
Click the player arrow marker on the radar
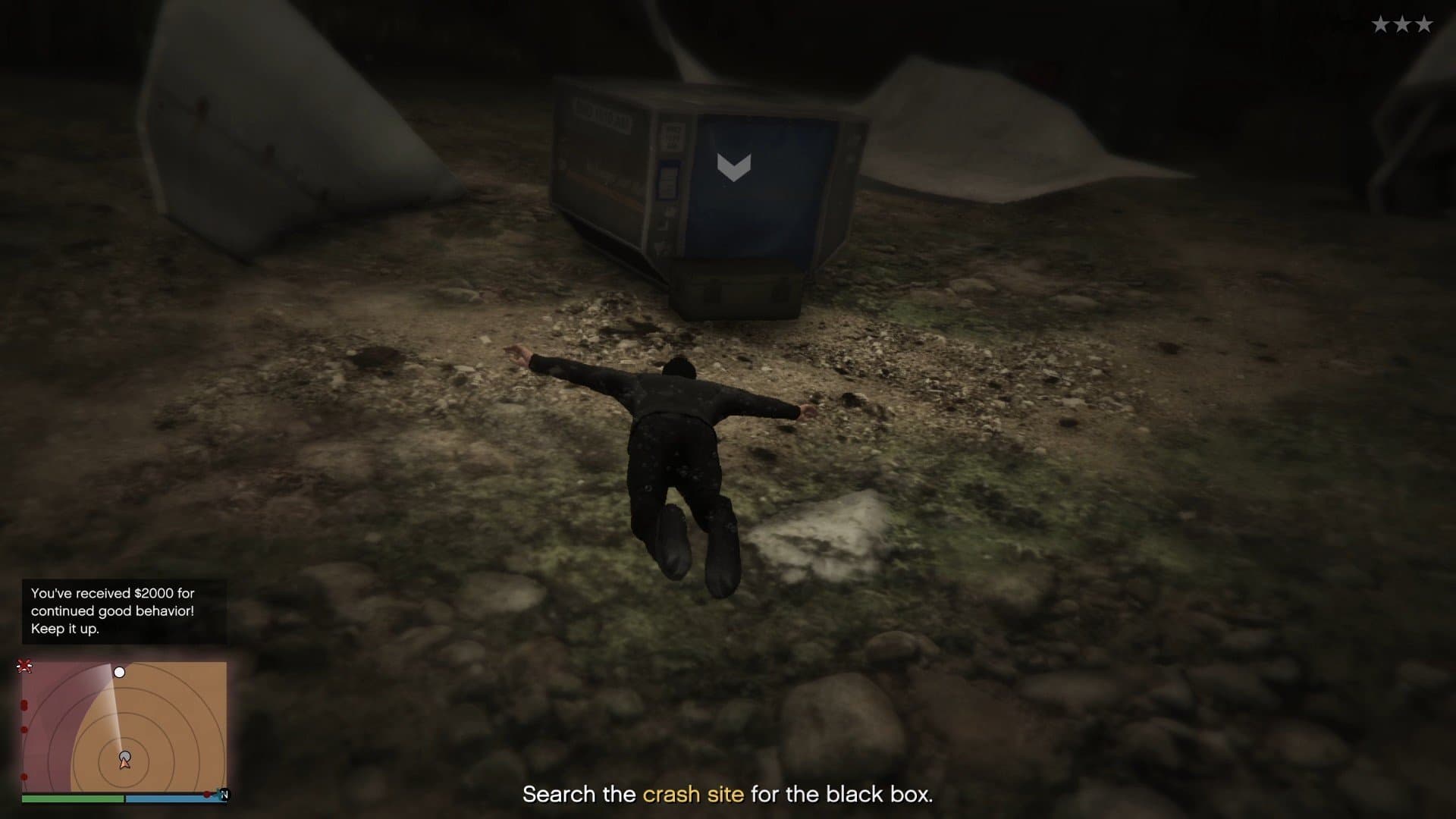coord(124,761)
